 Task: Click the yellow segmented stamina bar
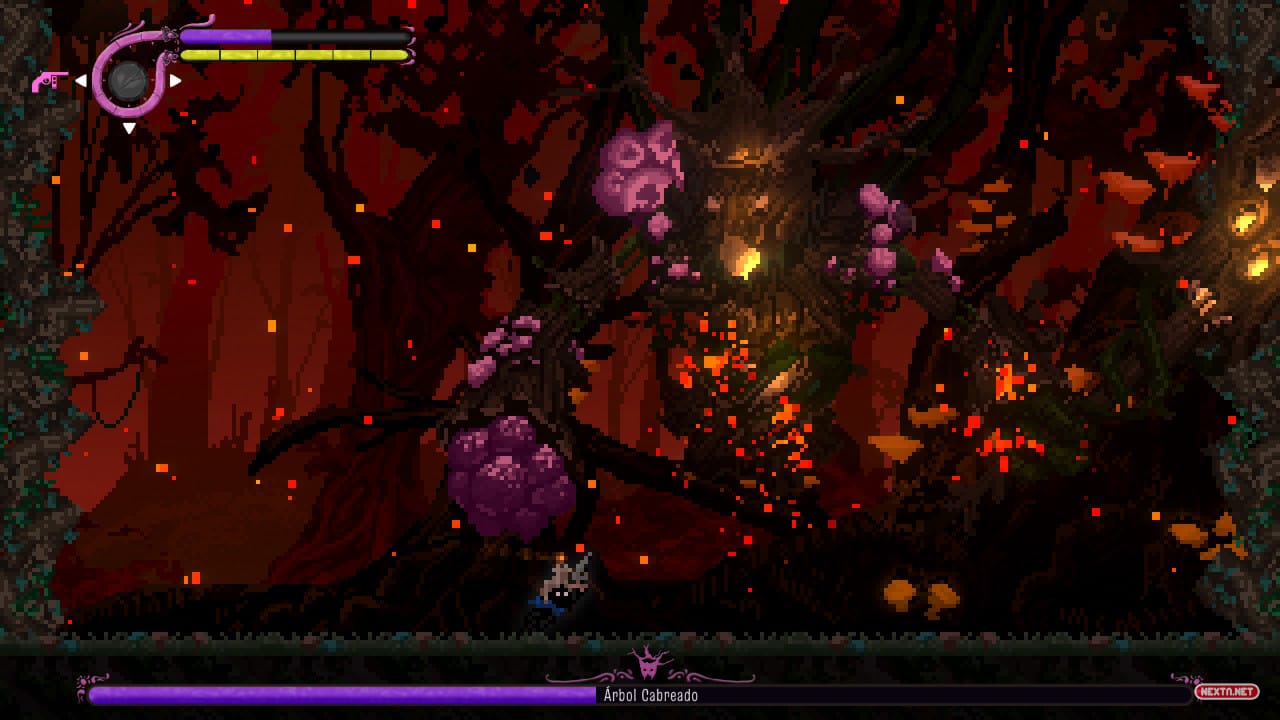(x=290, y=55)
